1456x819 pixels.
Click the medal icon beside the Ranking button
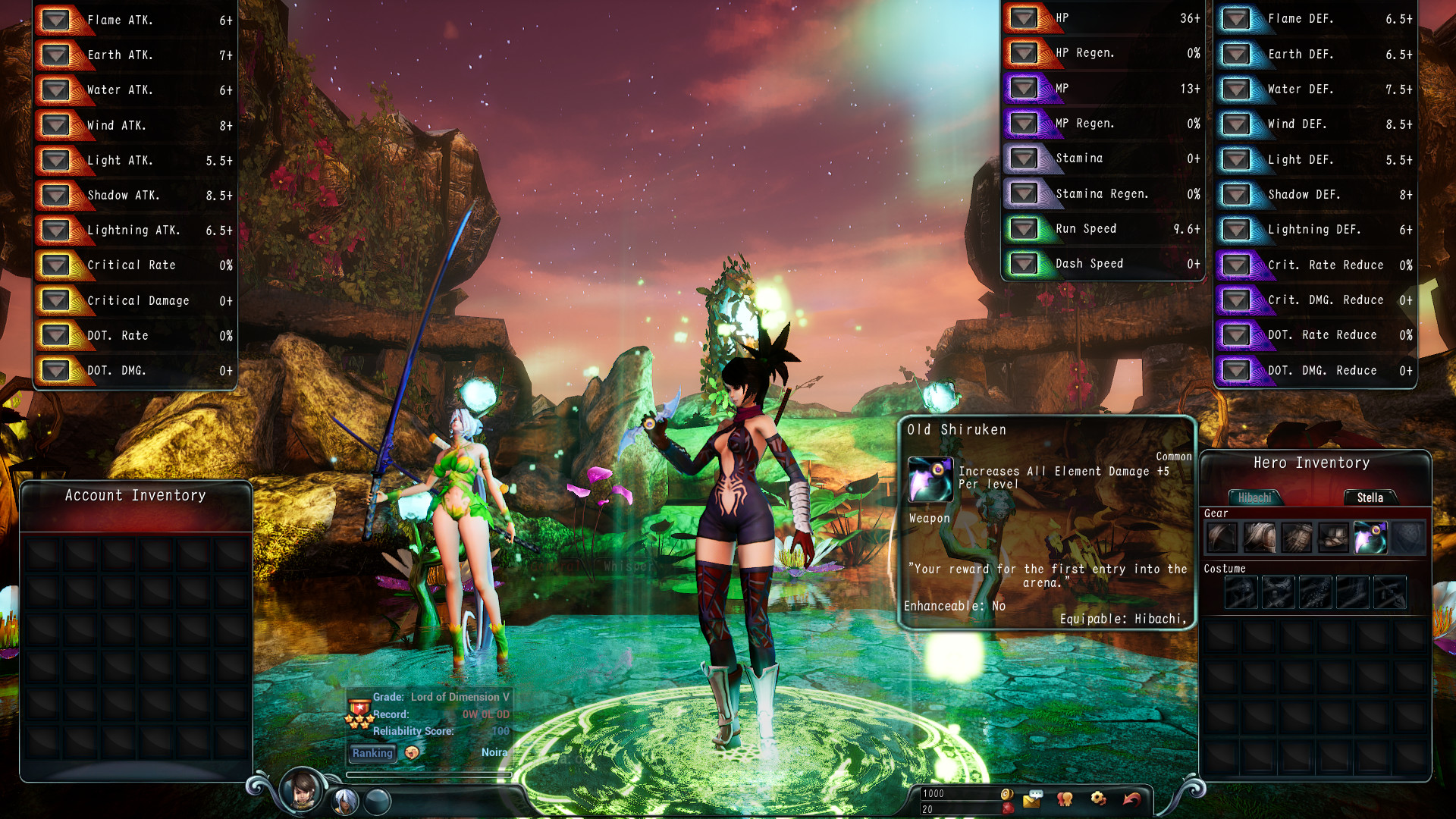coord(410,753)
